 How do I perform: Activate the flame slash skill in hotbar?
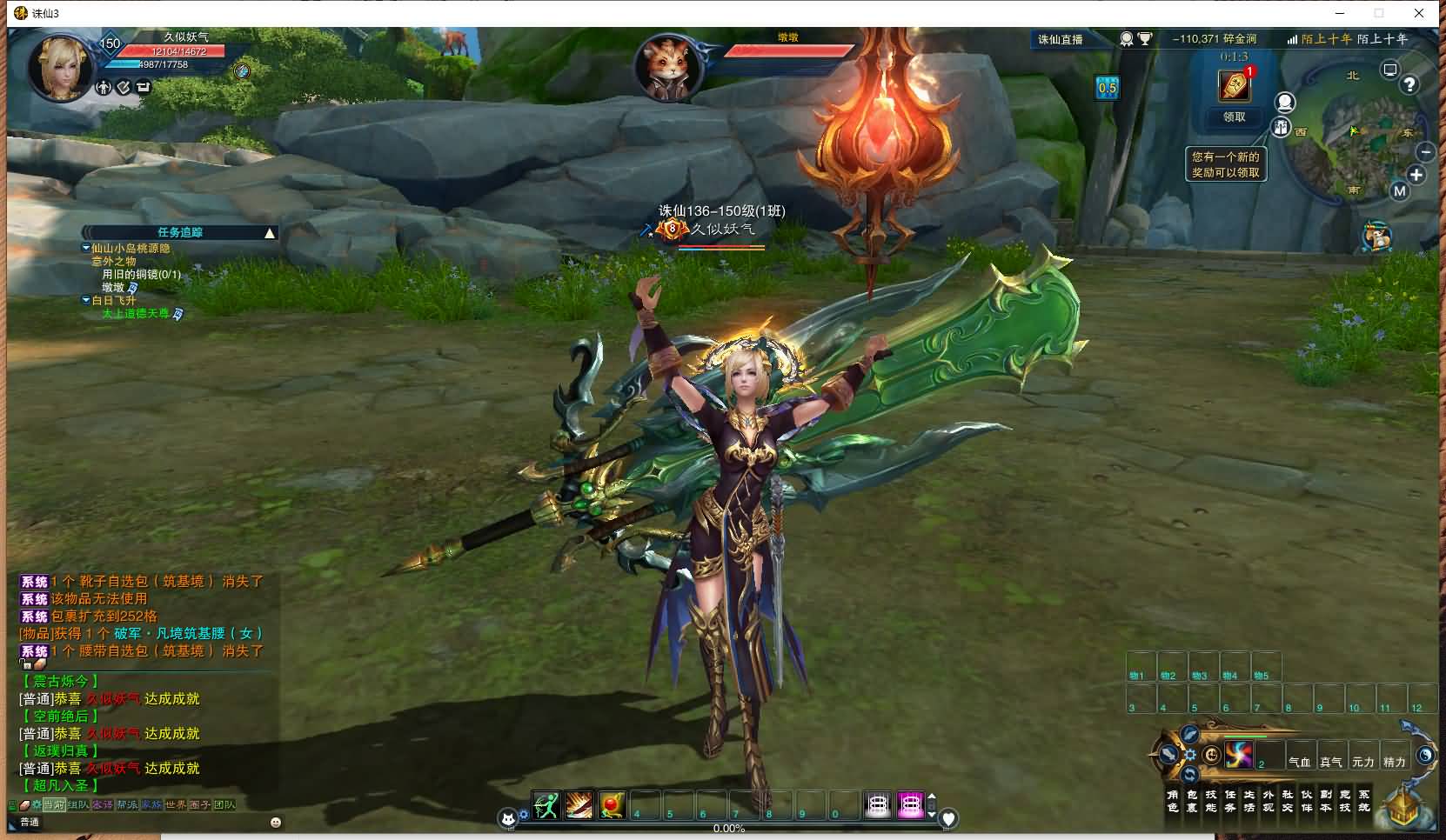(x=579, y=806)
